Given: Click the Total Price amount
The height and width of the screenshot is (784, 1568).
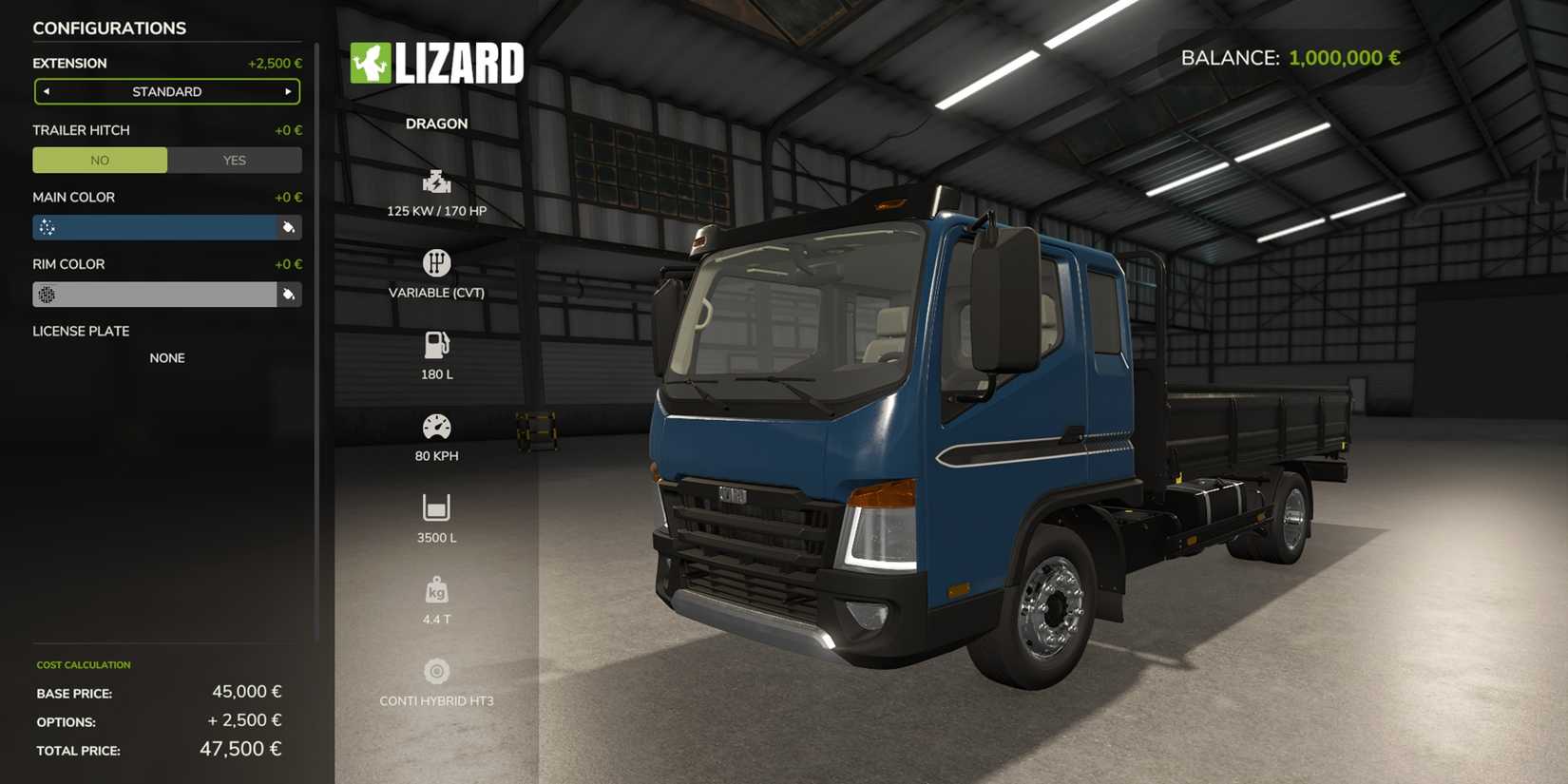Looking at the screenshot, I should click(240, 749).
